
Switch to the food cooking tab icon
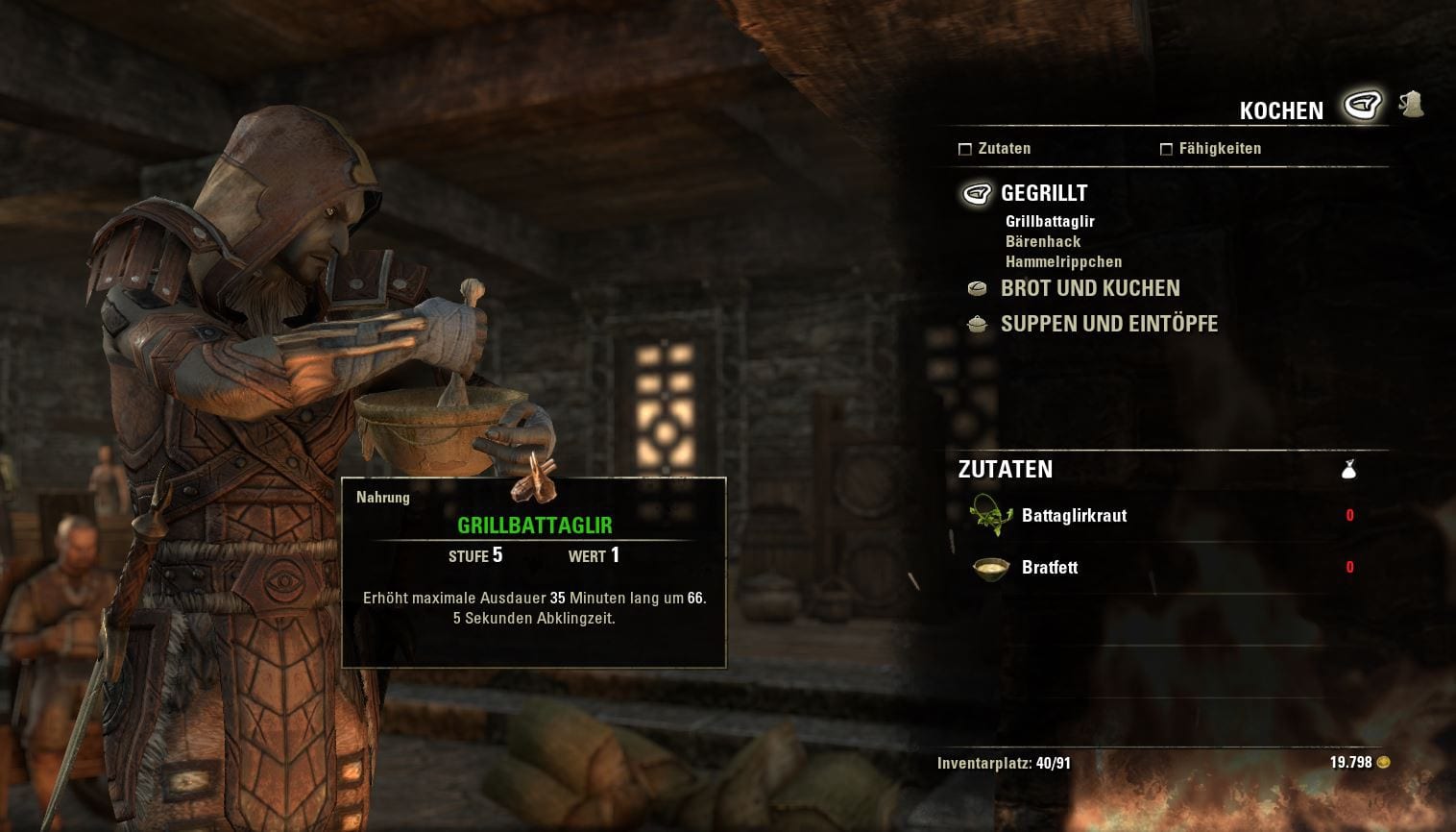(1362, 104)
